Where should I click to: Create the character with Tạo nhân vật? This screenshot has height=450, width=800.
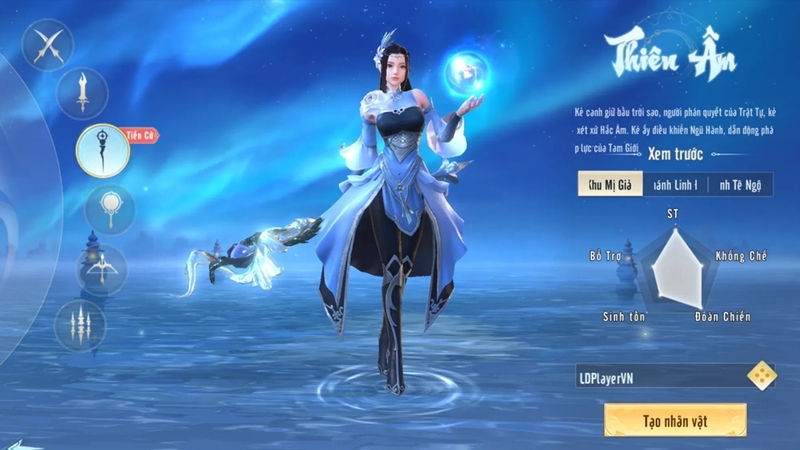(675, 421)
